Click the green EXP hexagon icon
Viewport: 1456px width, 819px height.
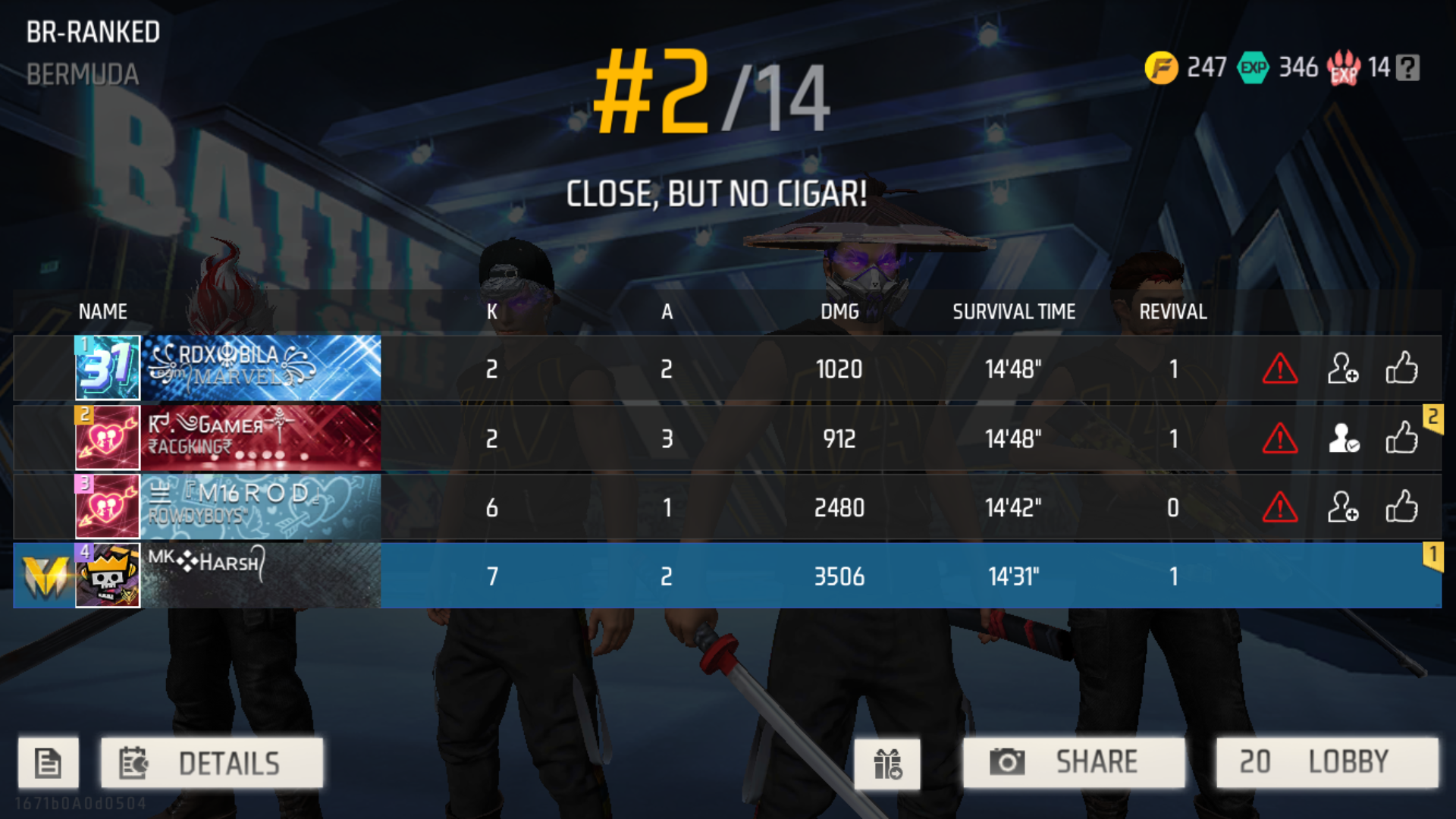pyautogui.click(x=1253, y=68)
